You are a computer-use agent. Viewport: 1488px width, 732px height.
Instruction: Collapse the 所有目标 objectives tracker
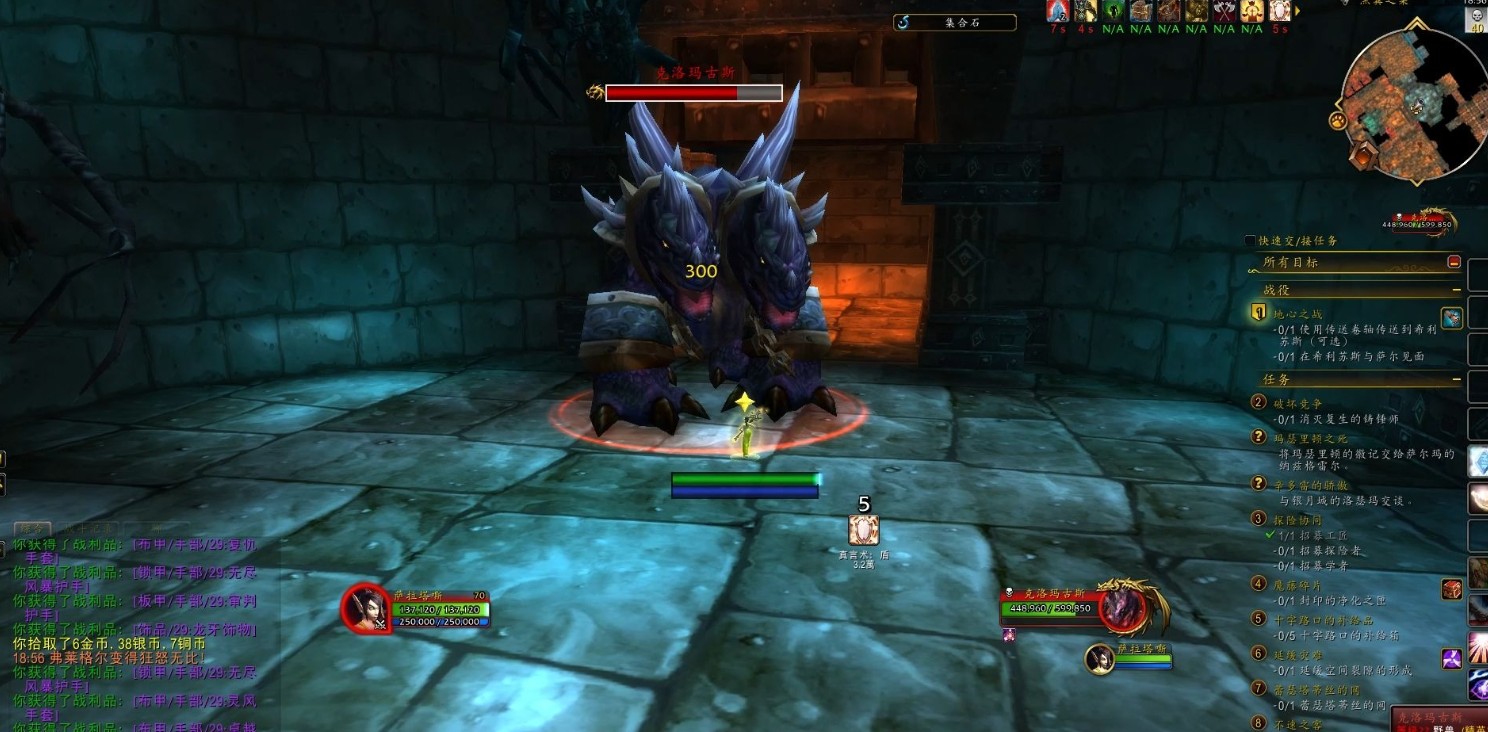pyautogui.click(x=1454, y=262)
